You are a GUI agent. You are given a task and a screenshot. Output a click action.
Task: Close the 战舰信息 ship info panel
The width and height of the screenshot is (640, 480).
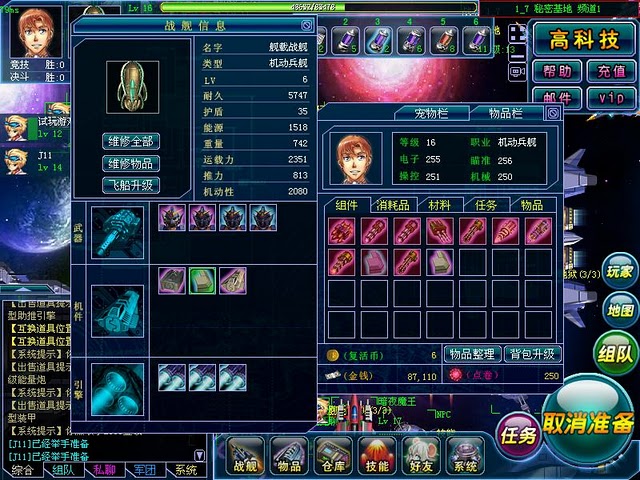[x=307, y=25]
